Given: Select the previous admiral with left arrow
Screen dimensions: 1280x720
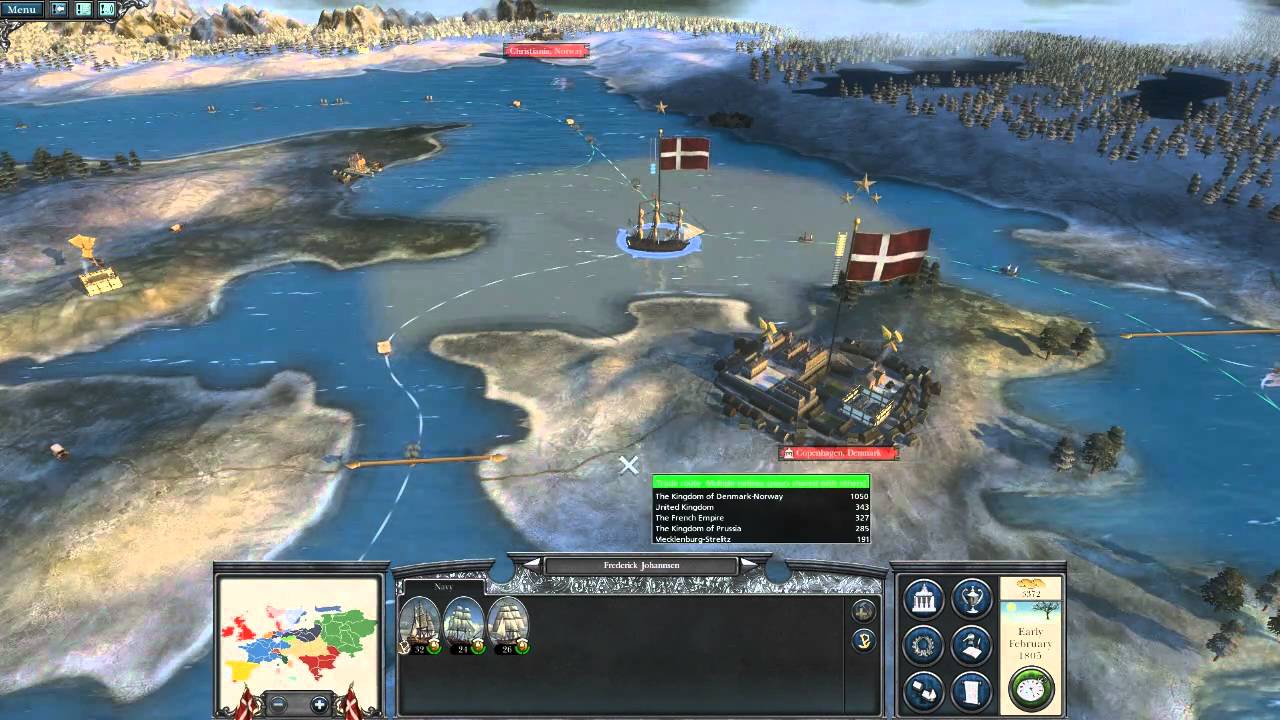Looking at the screenshot, I should click(533, 565).
